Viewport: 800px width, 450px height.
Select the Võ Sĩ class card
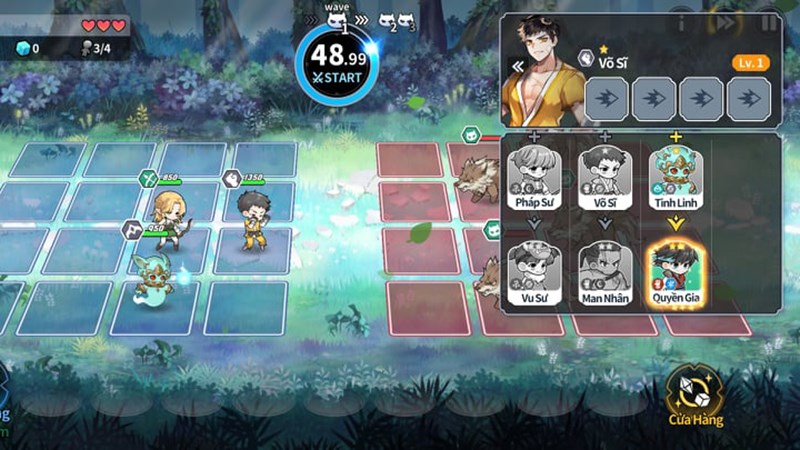(605, 175)
